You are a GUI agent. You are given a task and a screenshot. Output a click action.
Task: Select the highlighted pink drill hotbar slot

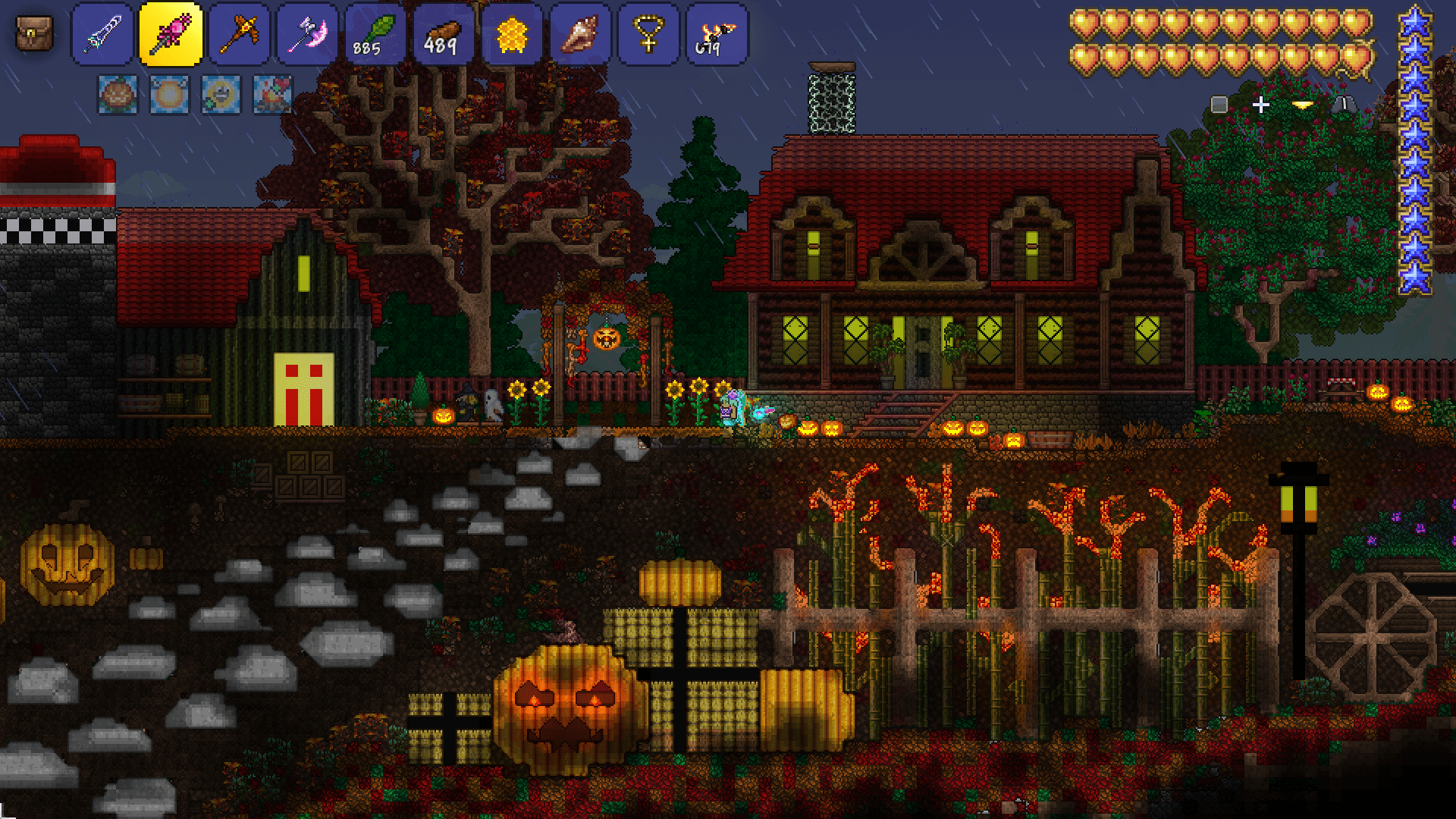click(x=172, y=33)
